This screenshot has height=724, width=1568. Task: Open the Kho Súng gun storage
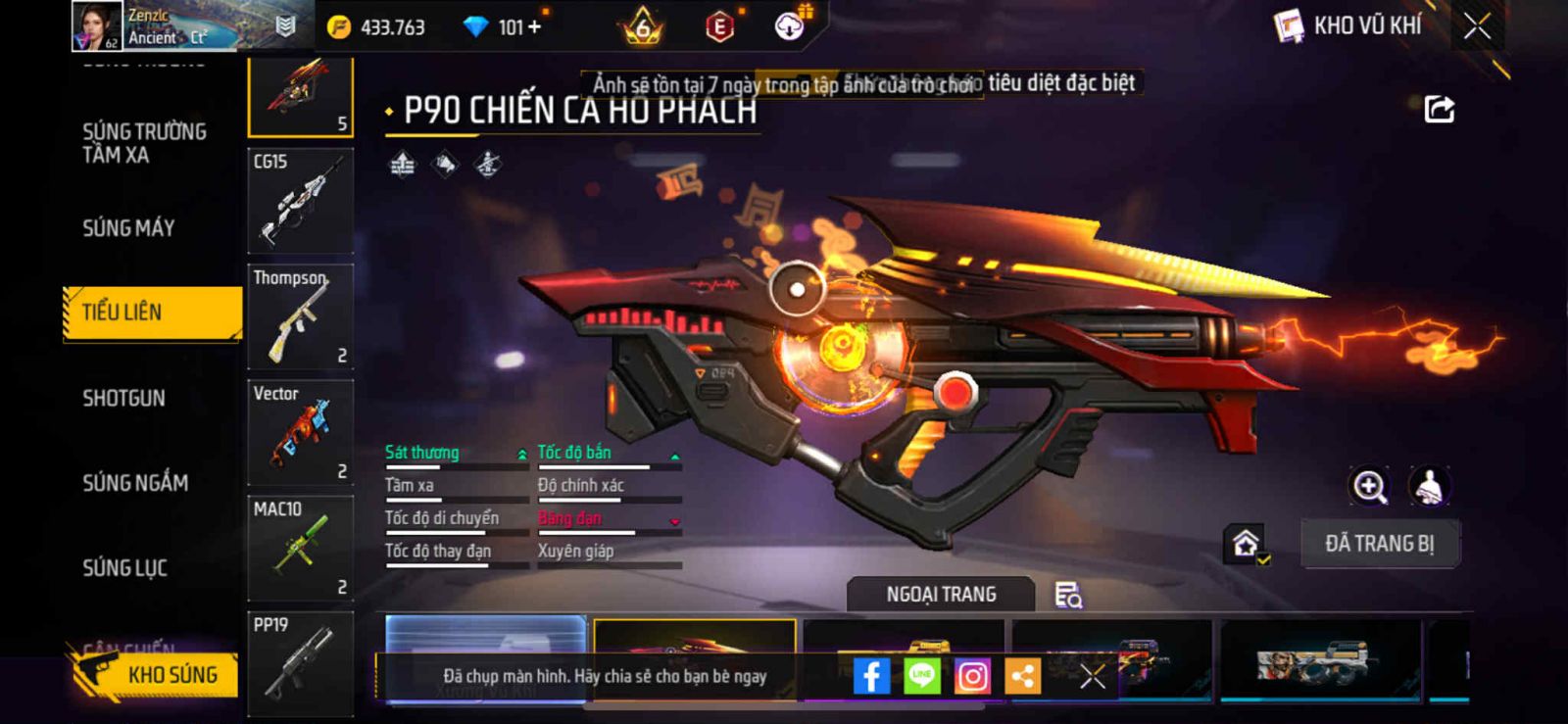(155, 674)
